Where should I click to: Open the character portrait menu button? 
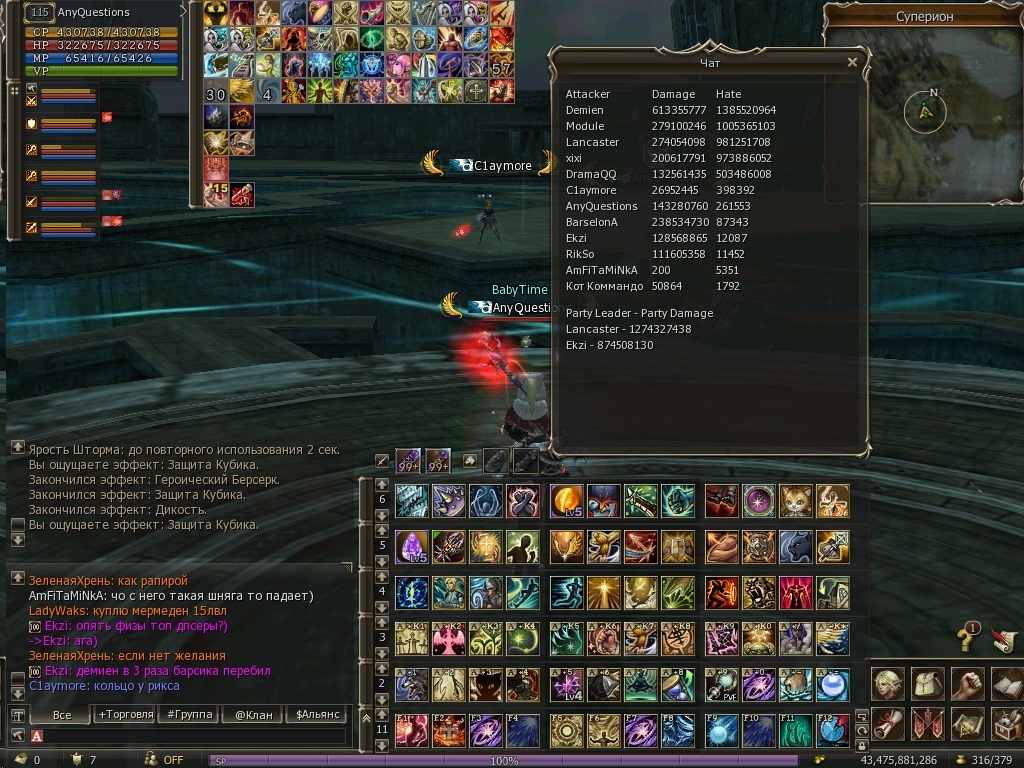coord(888,685)
